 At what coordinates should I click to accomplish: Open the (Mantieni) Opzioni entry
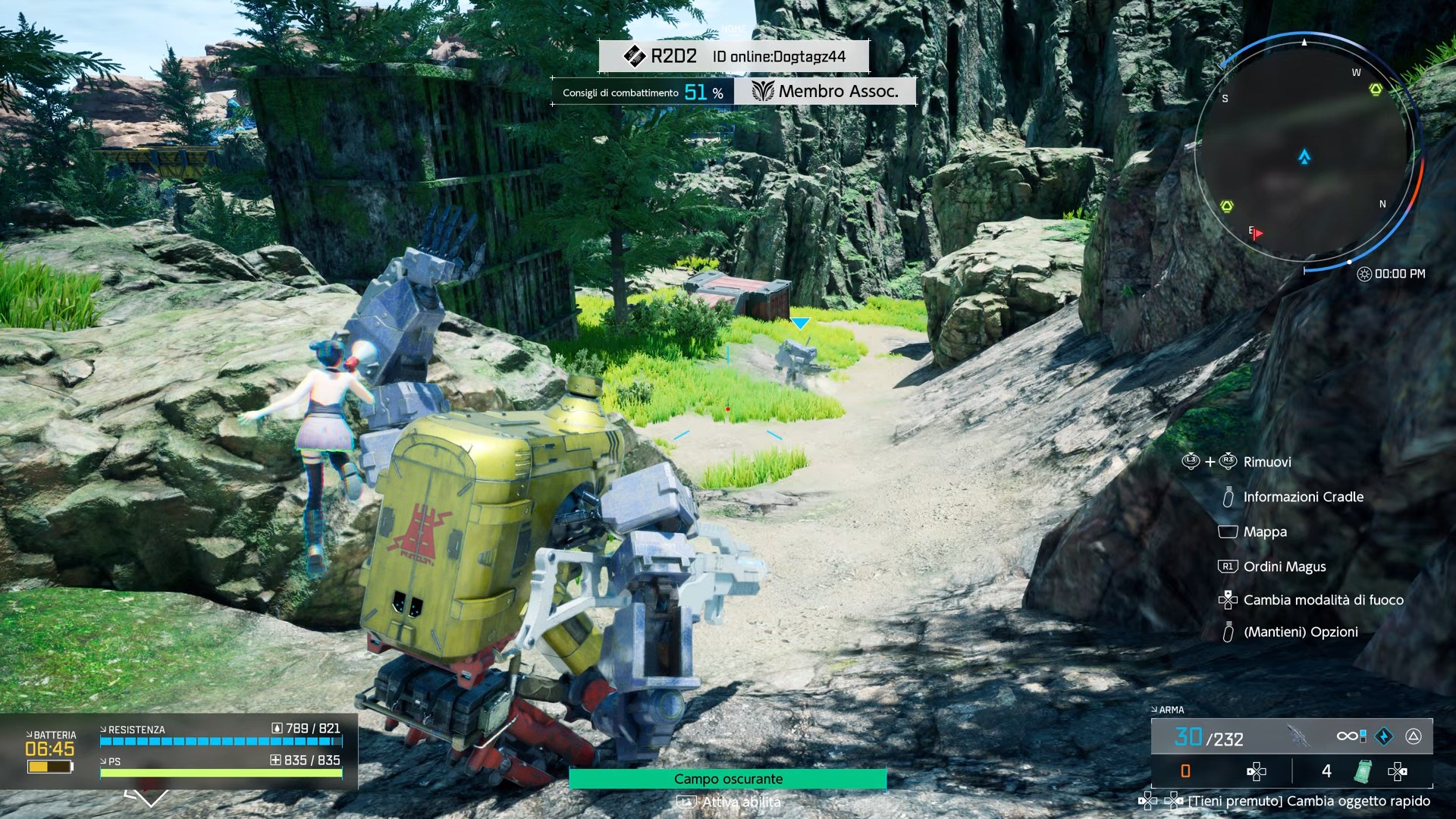click(1300, 632)
